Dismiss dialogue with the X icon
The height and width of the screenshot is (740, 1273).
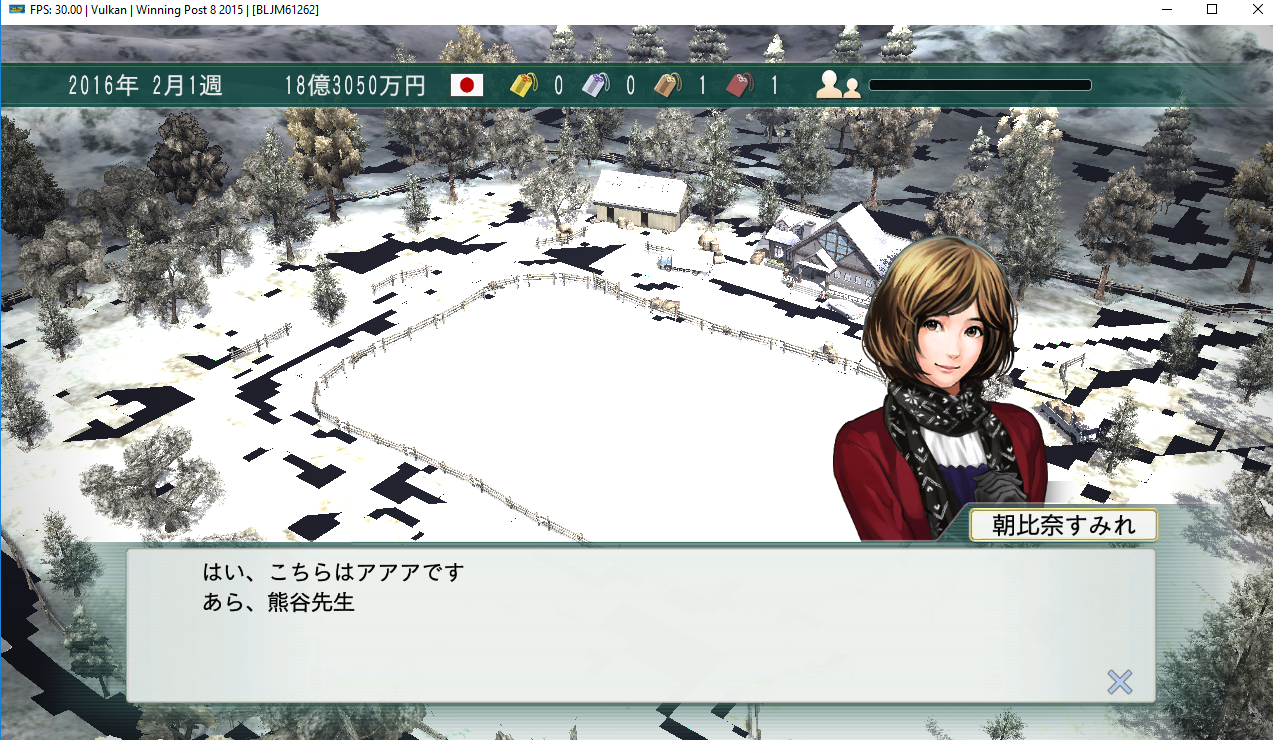click(x=1119, y=682)
